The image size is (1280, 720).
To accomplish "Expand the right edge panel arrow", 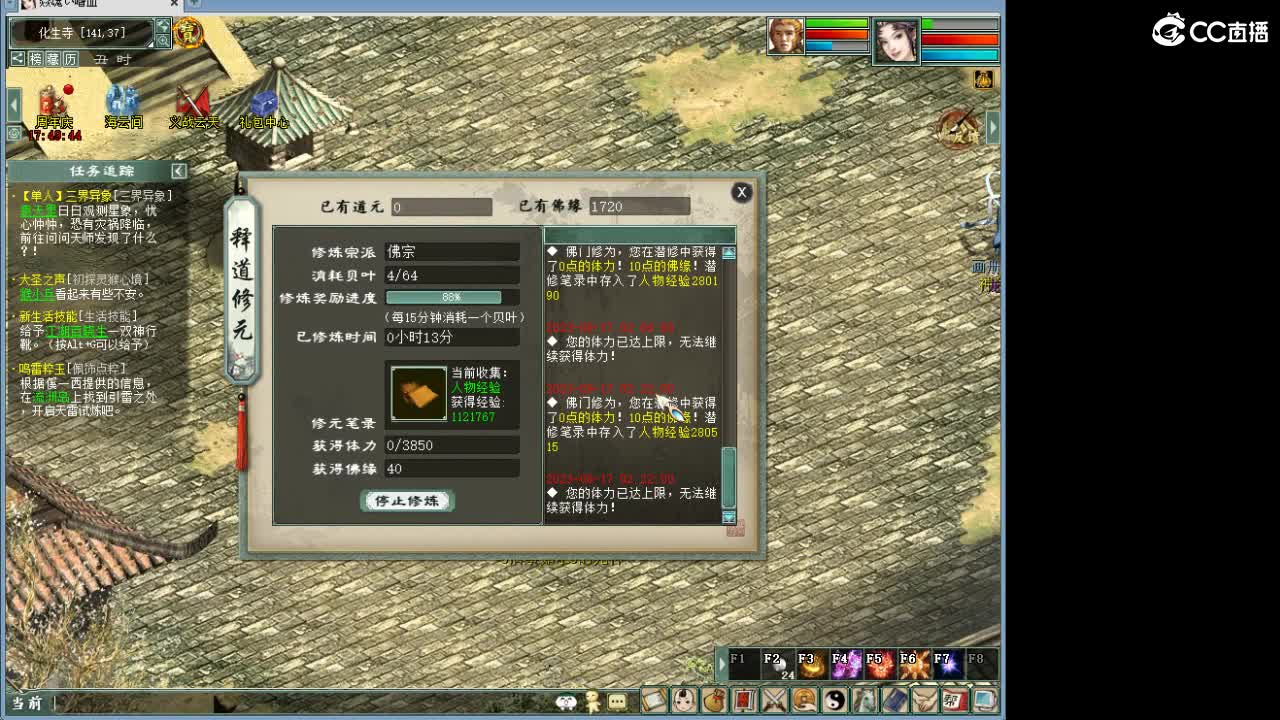I will (992, 127).
